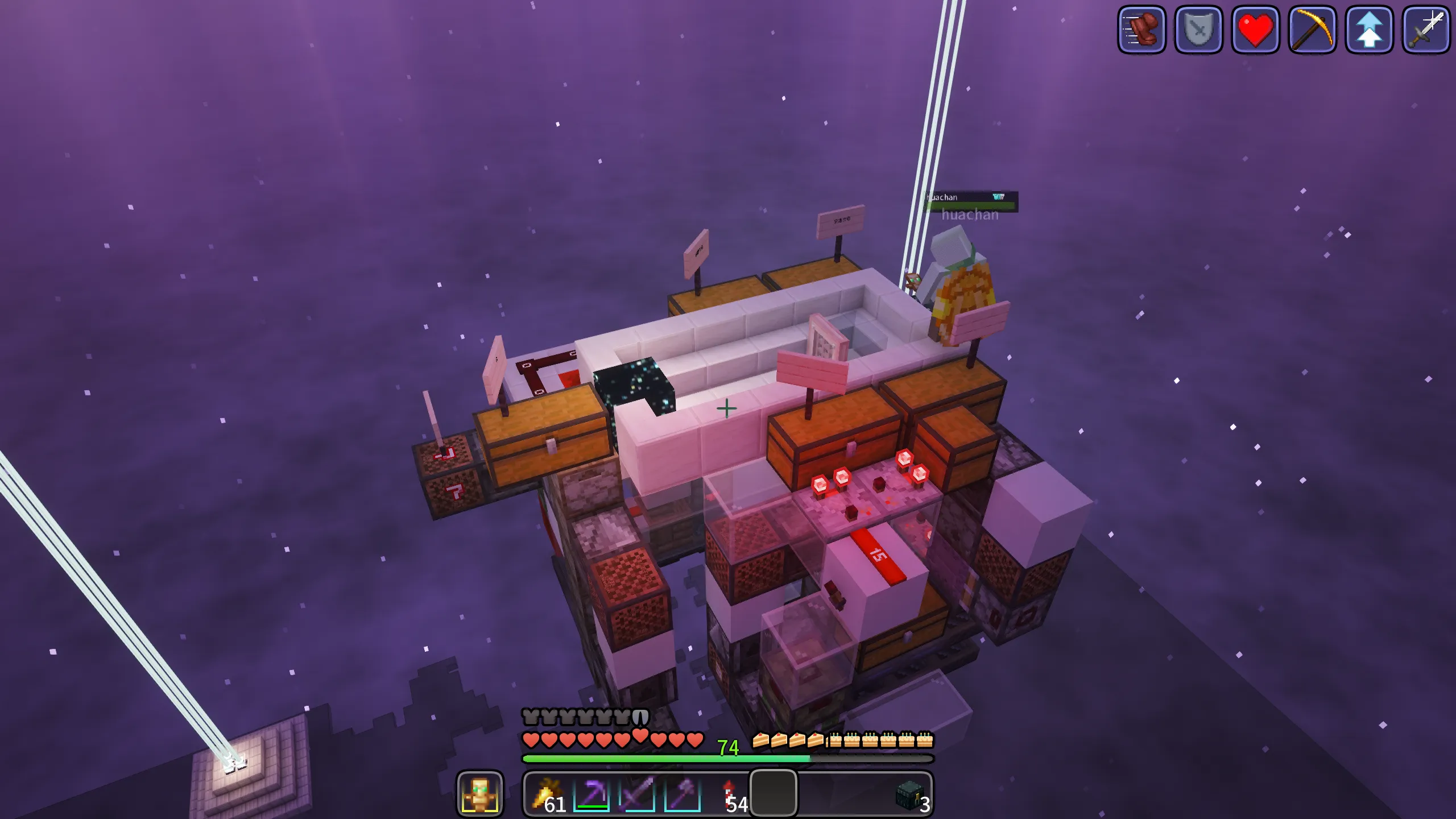This screenshot has height=819, width=1456.
Task: Select the netherite pickaxe hotbar slot
Action: click(x=591, y=794)
